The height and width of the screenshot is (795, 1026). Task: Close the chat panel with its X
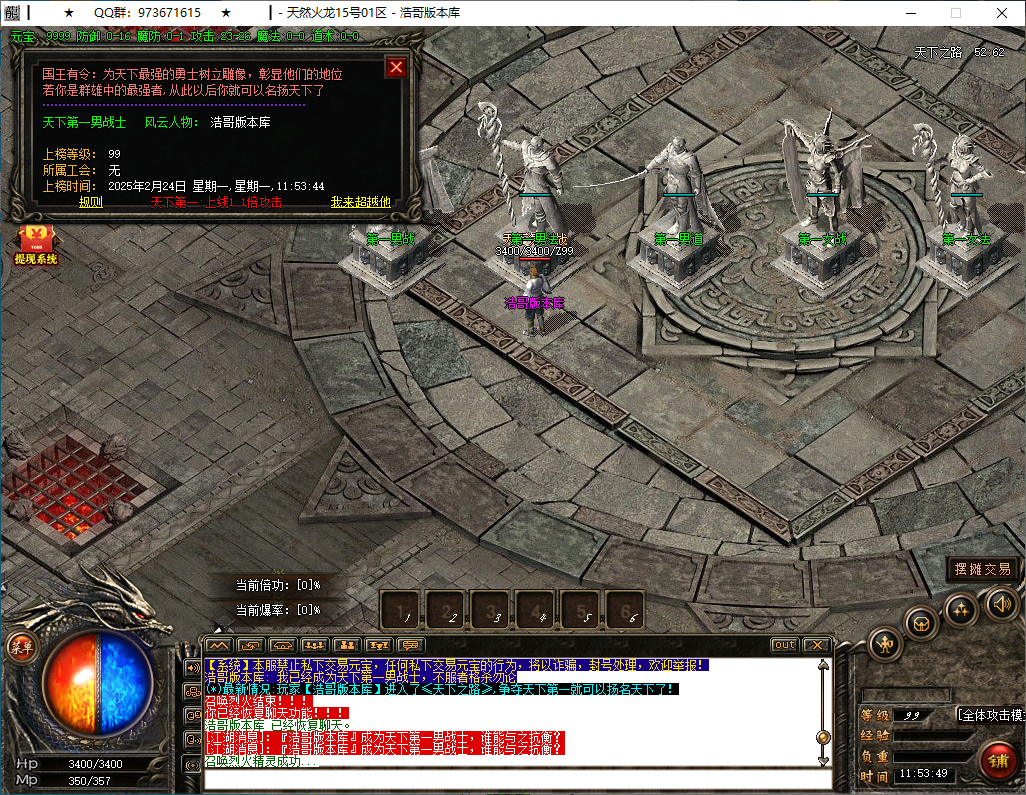pos(816,645)
